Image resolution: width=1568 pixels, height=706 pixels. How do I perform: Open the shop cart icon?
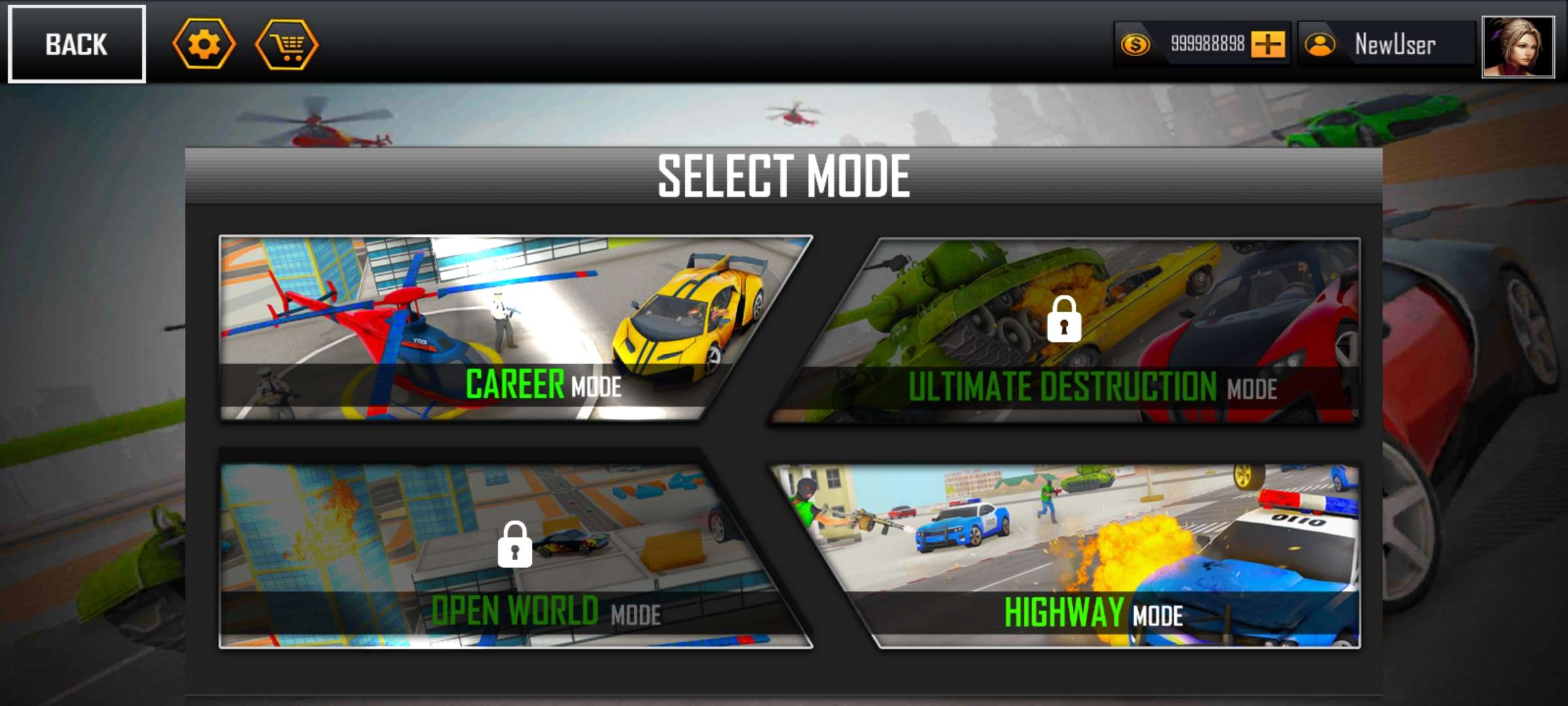point(287,44)
